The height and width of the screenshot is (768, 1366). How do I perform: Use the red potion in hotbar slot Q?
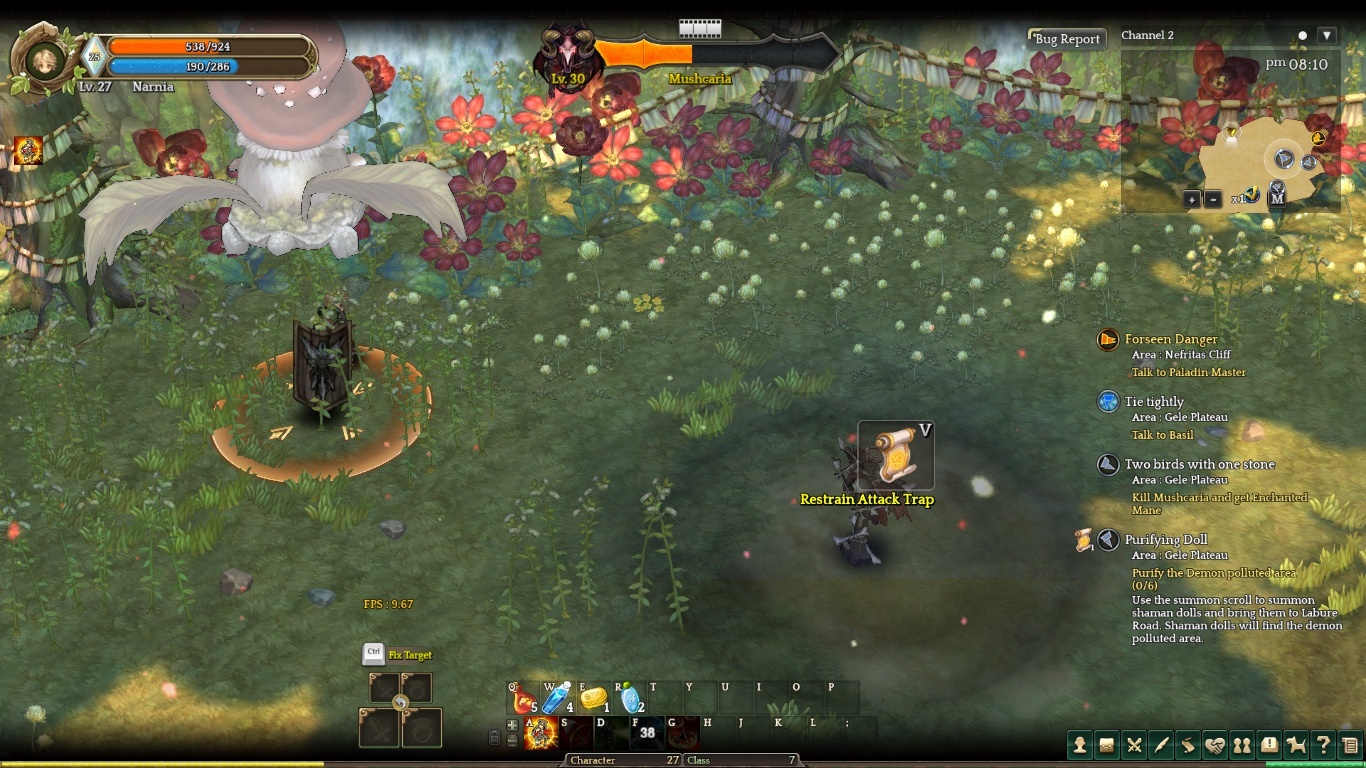(x=523, y=698)
